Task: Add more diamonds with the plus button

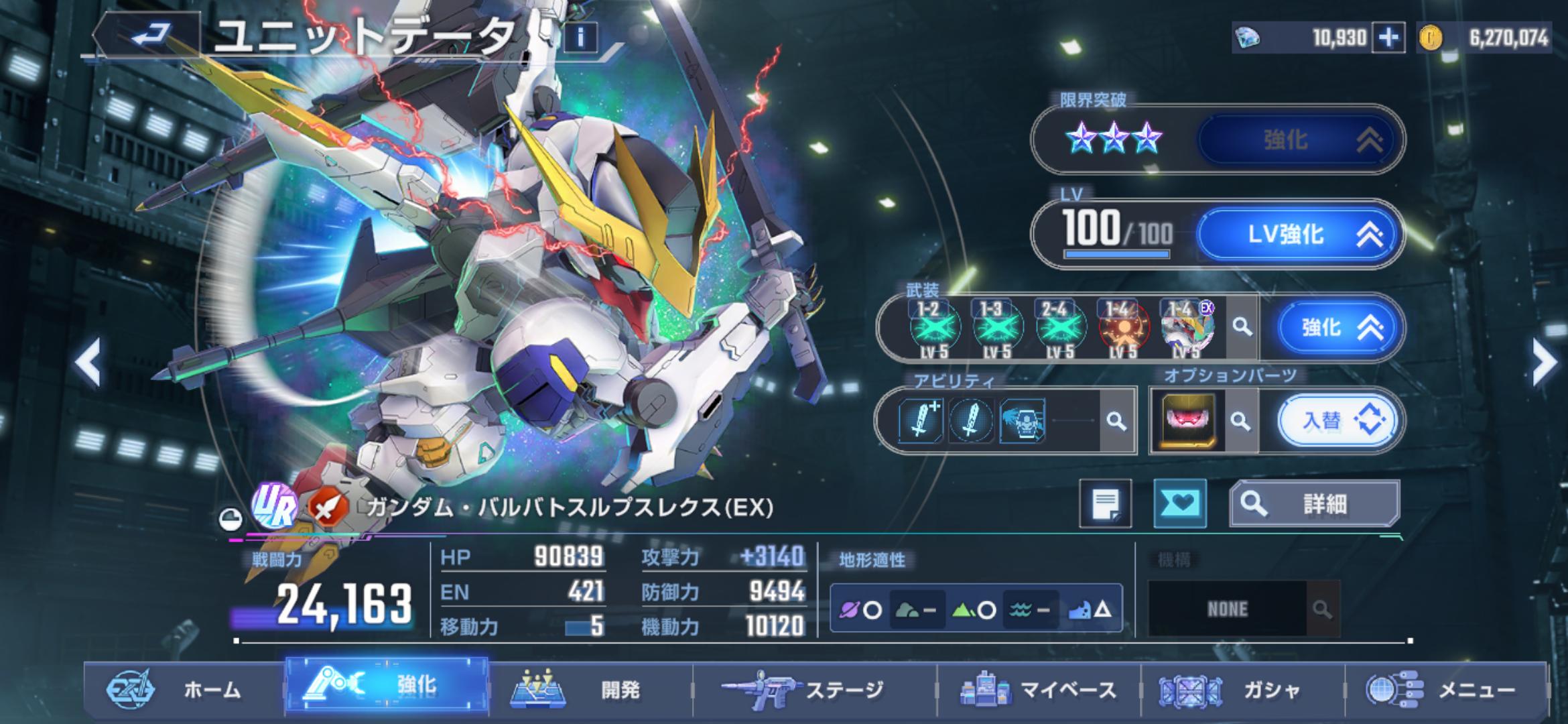Action: pos(1388,38)
